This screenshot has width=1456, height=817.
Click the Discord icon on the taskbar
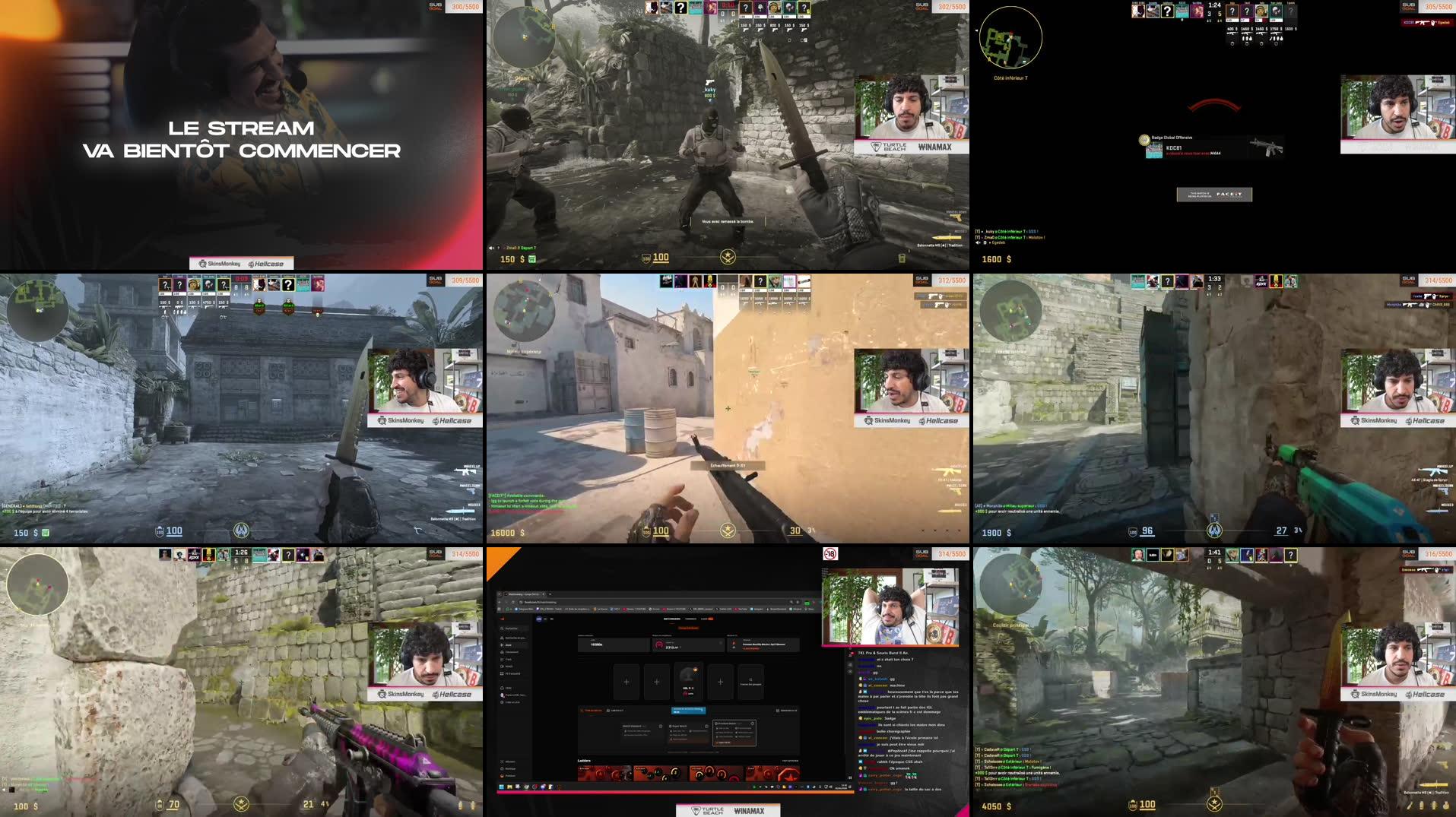point(543,787)
